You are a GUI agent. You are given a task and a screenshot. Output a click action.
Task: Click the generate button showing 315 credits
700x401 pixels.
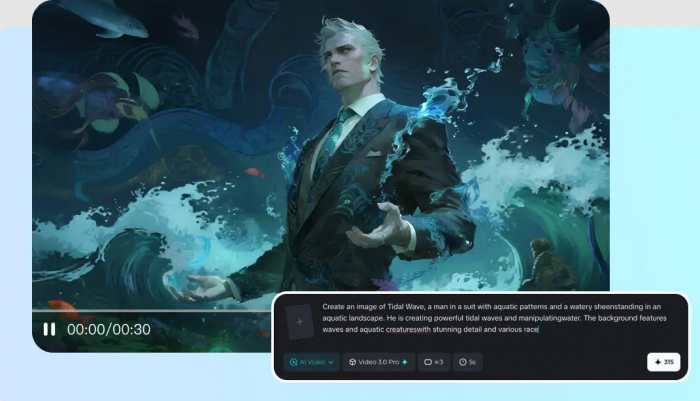[x=663, y=362]
